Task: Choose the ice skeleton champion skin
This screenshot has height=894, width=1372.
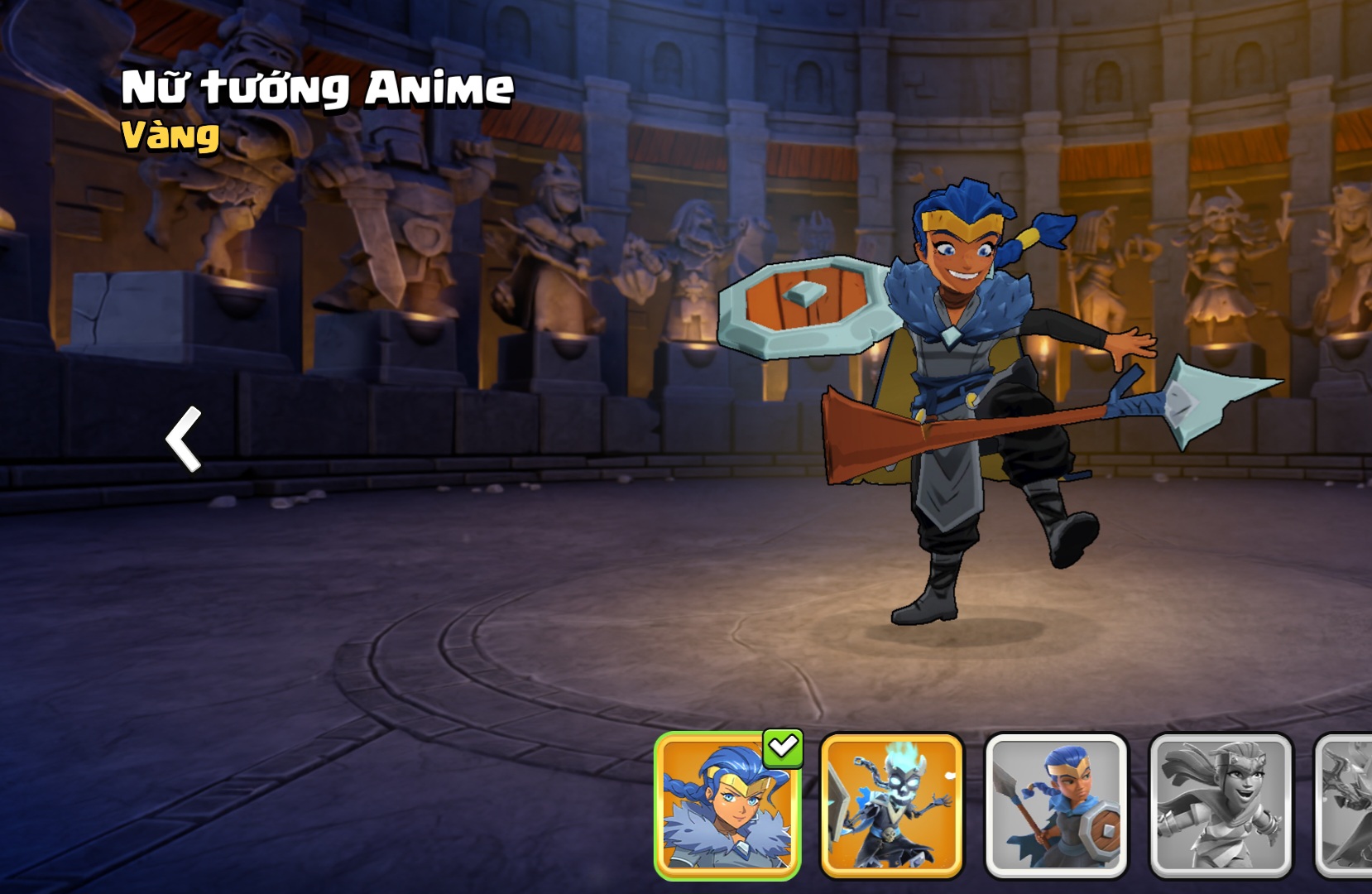Action: point(891,805)
